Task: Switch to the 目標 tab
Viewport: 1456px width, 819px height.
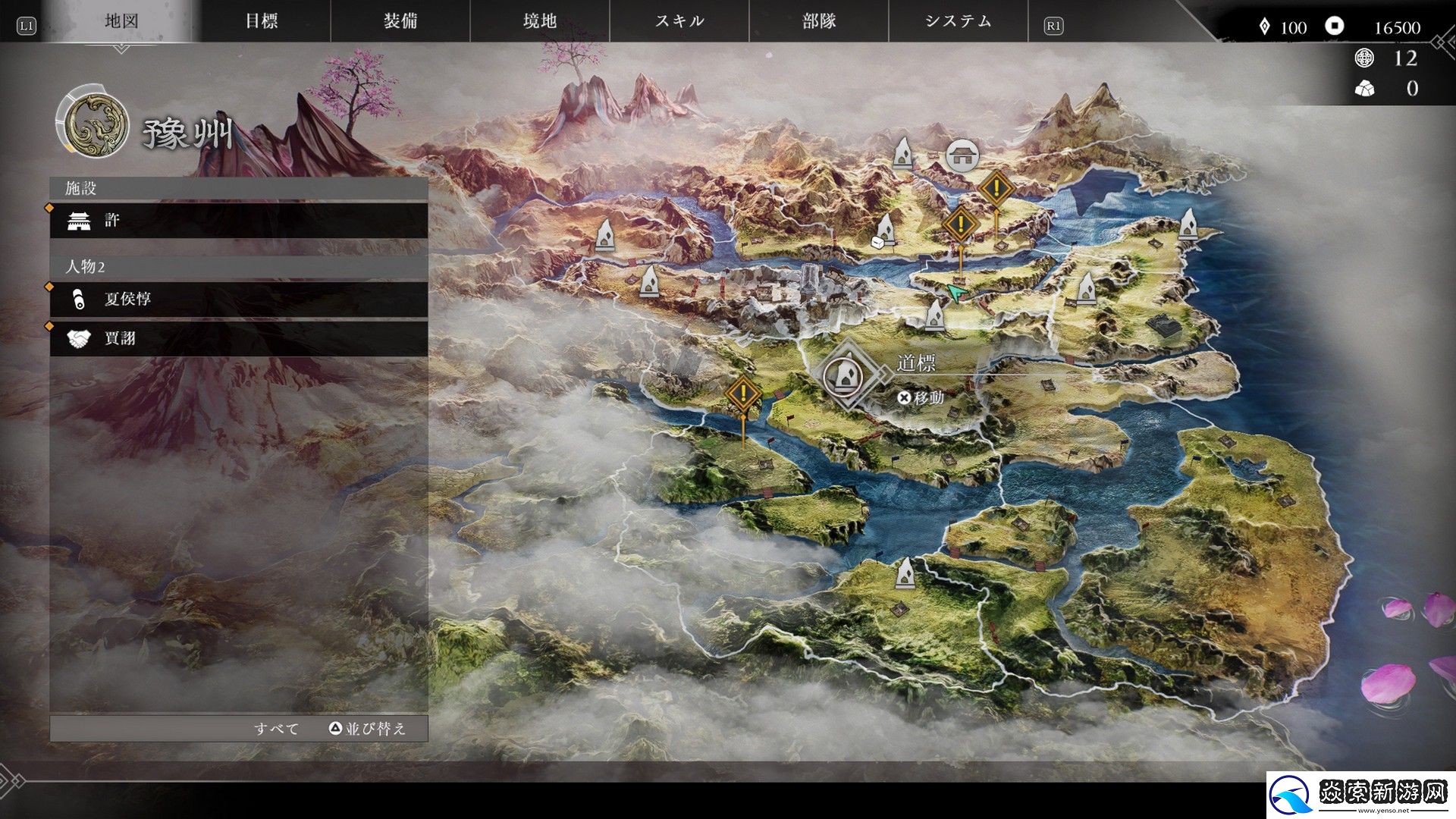Action: tap(264, 21)
